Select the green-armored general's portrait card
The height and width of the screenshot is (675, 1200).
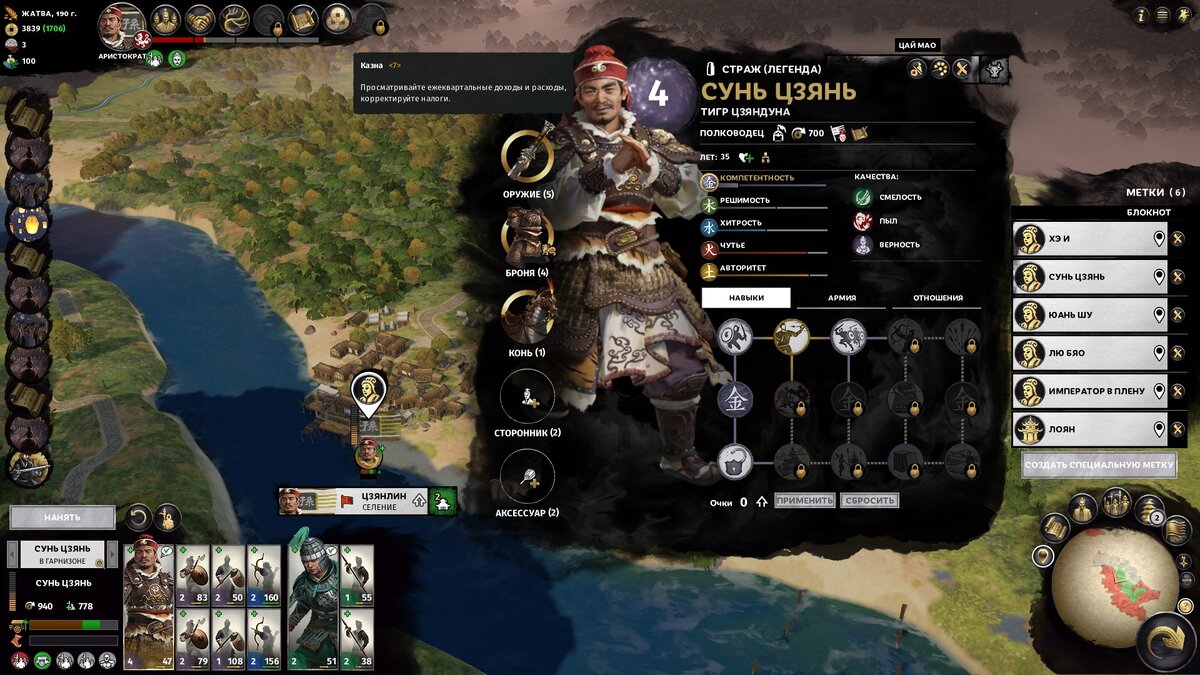[312, 606]
